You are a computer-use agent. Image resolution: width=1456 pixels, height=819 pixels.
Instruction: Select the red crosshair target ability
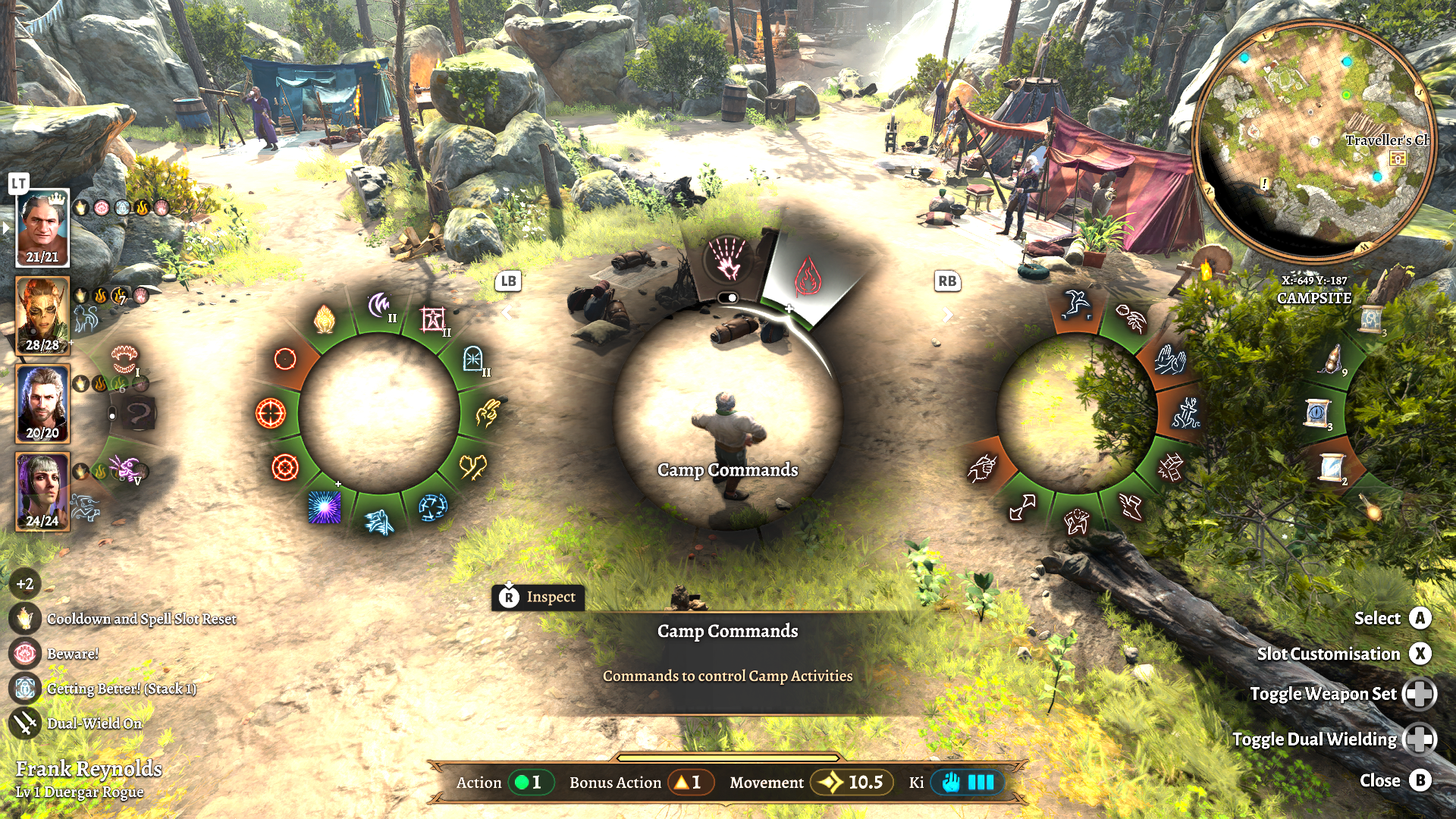click(x=270, y=413)
